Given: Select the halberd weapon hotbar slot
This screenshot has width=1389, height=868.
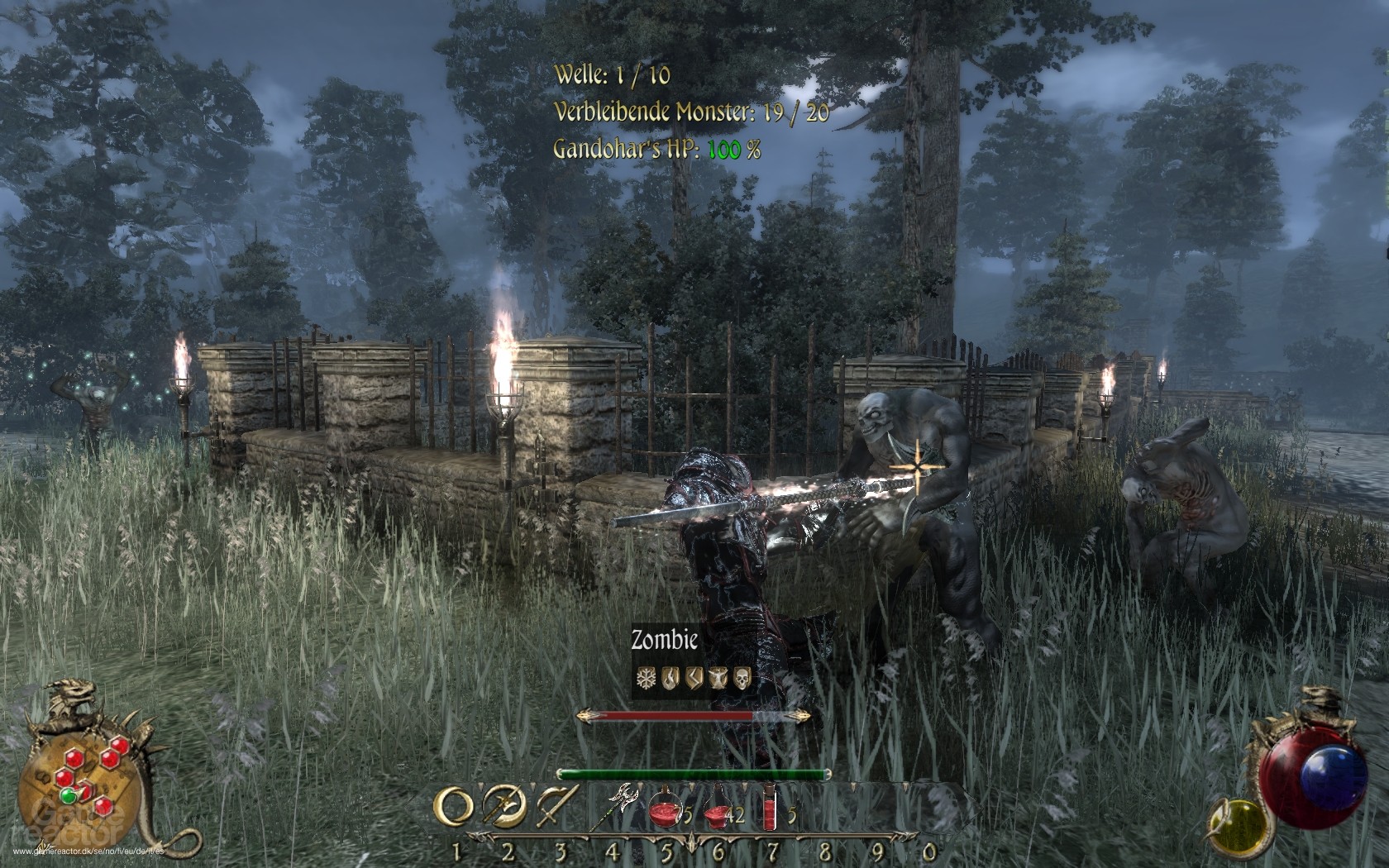Looking at the screenshot, I should point(619,806).
